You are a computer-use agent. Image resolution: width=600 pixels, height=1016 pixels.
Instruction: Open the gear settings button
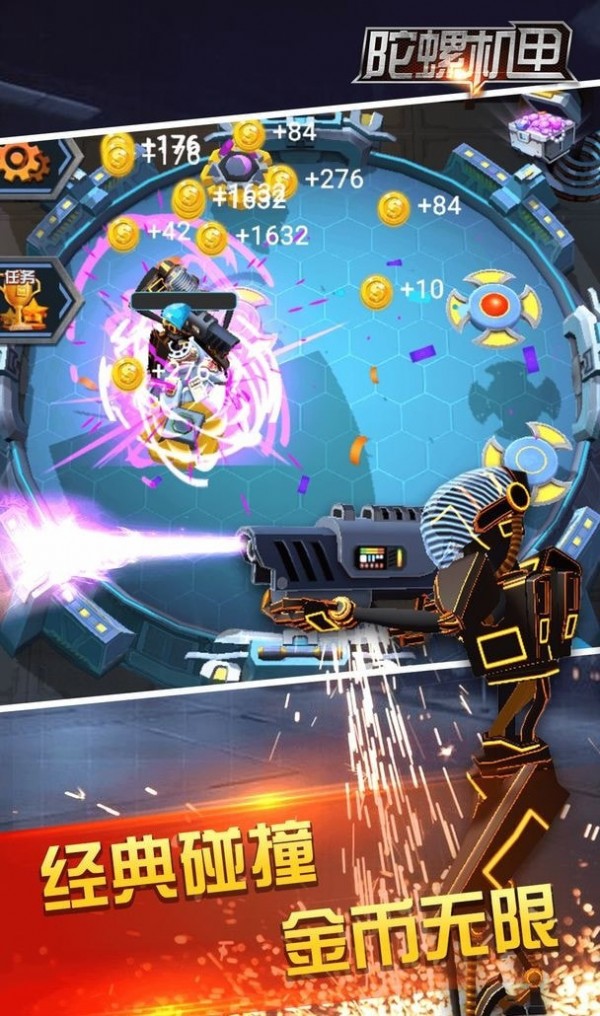click(x=26, y=162)
